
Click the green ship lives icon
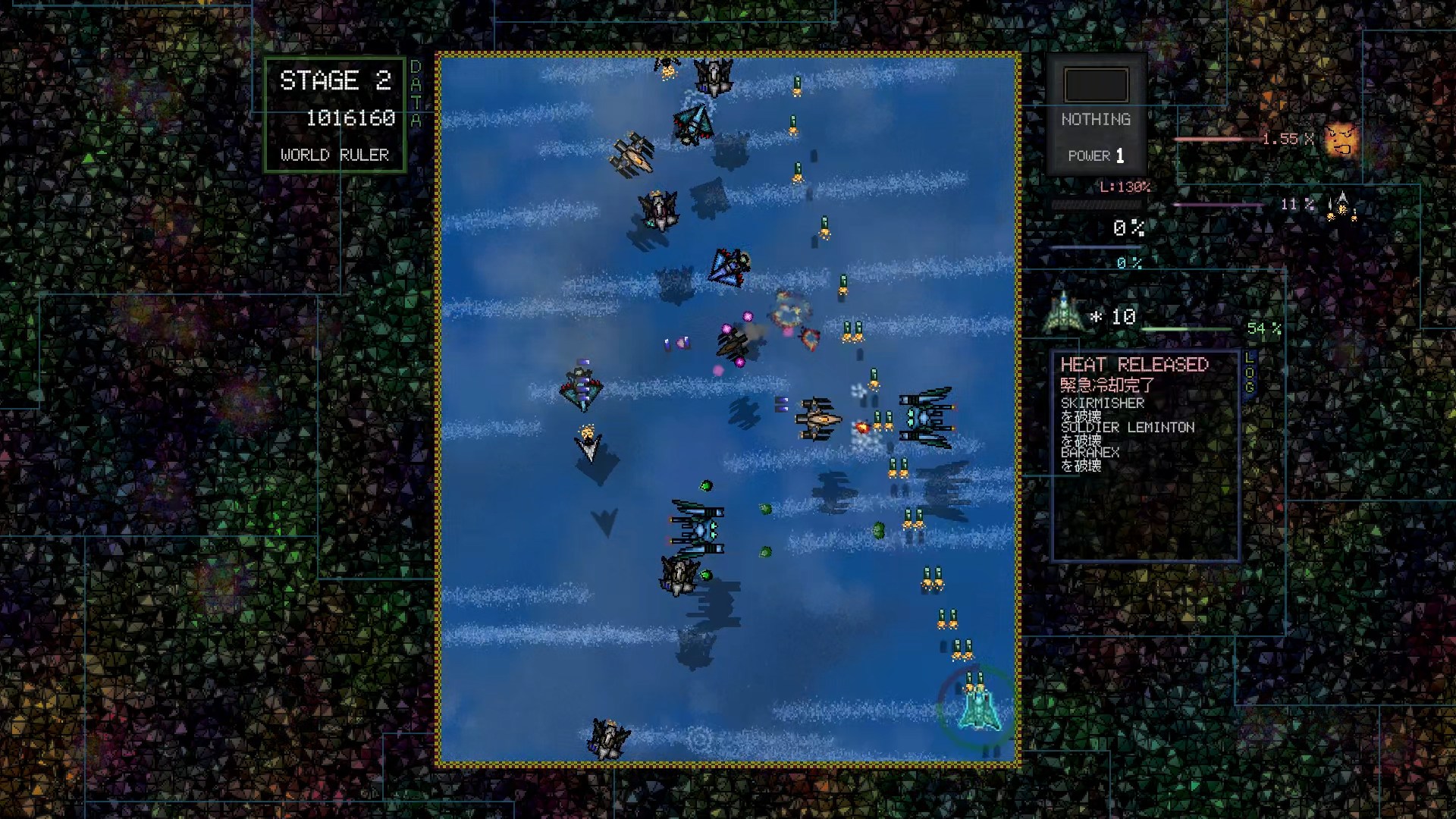tap(1063, 313)
